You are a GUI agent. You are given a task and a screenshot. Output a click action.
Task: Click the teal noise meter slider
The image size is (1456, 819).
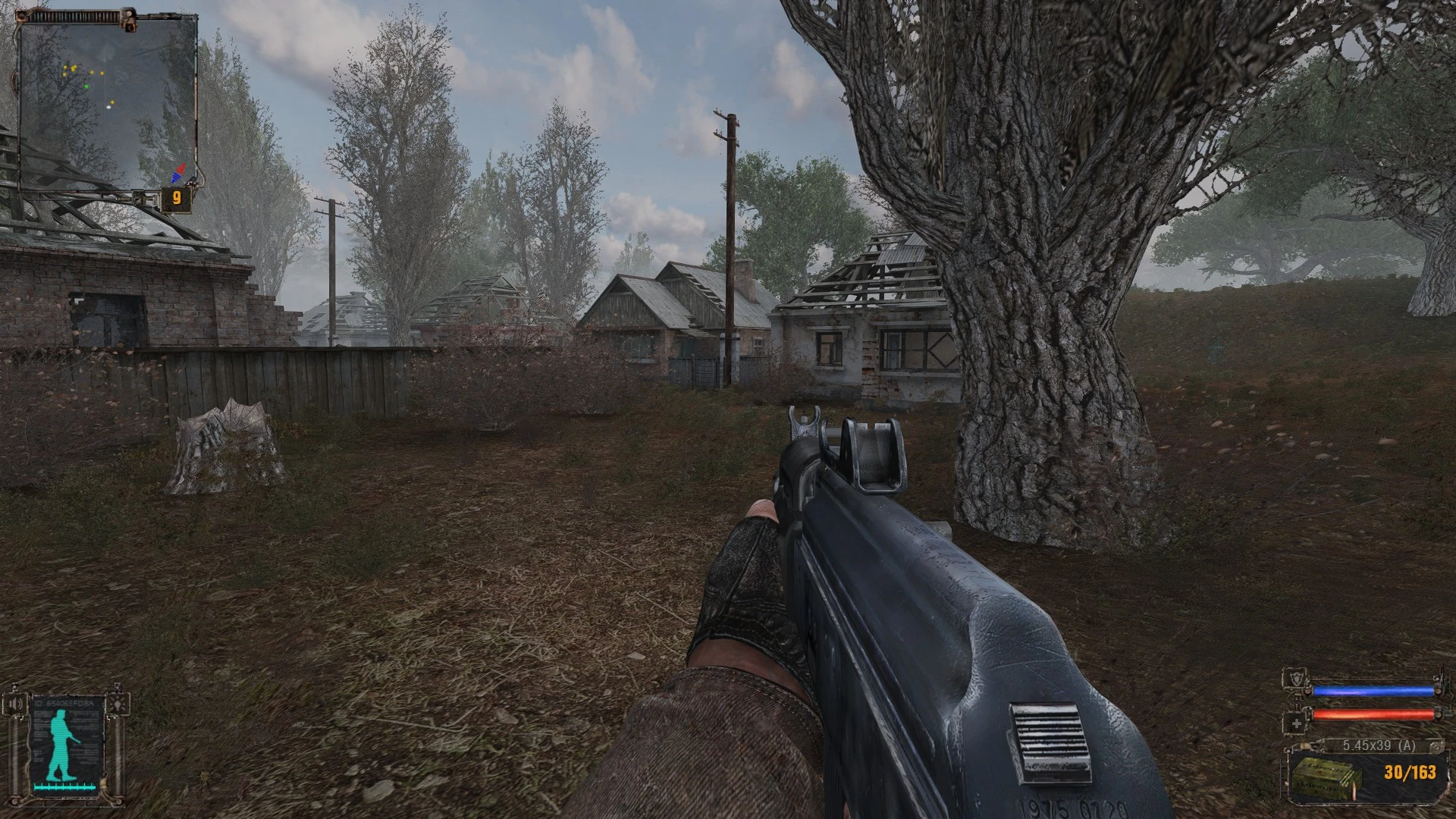pos(64,787)
